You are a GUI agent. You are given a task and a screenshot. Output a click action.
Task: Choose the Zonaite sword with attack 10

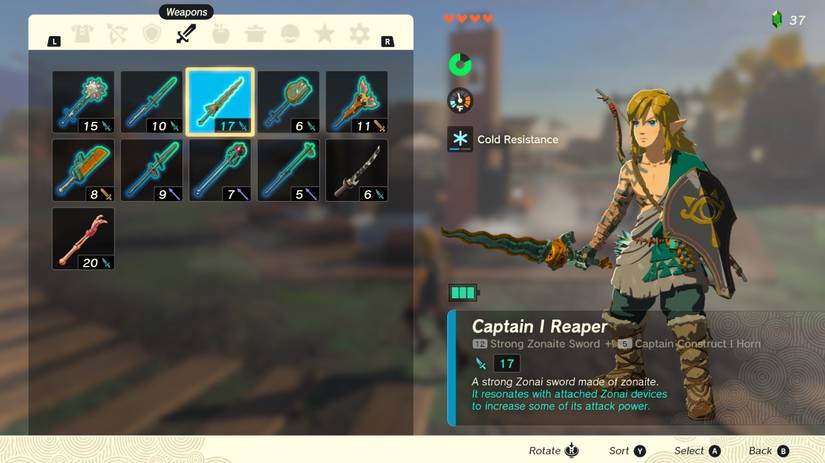tap(152, 102)
